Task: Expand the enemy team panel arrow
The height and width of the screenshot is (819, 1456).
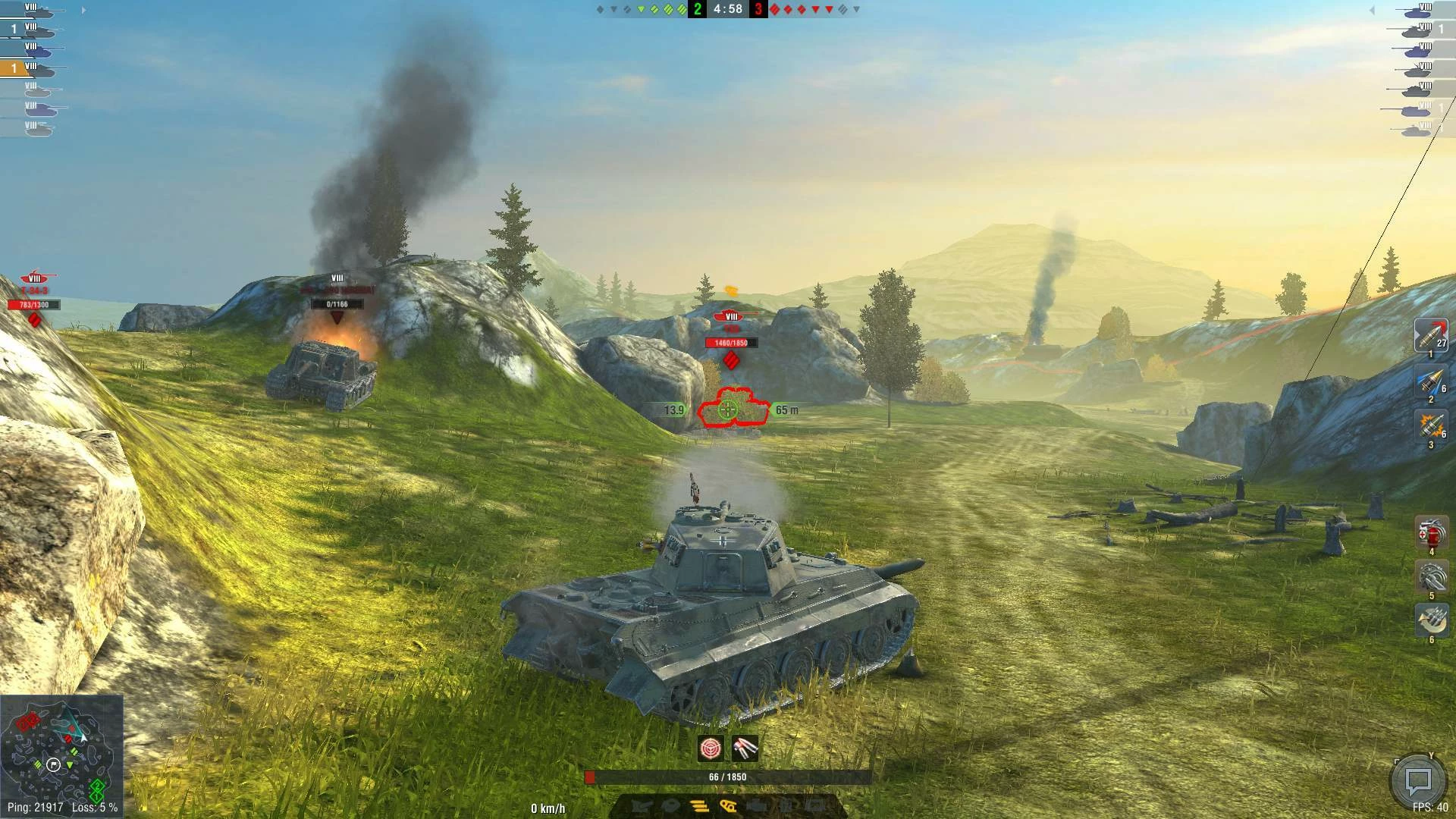Action: 1372,11
